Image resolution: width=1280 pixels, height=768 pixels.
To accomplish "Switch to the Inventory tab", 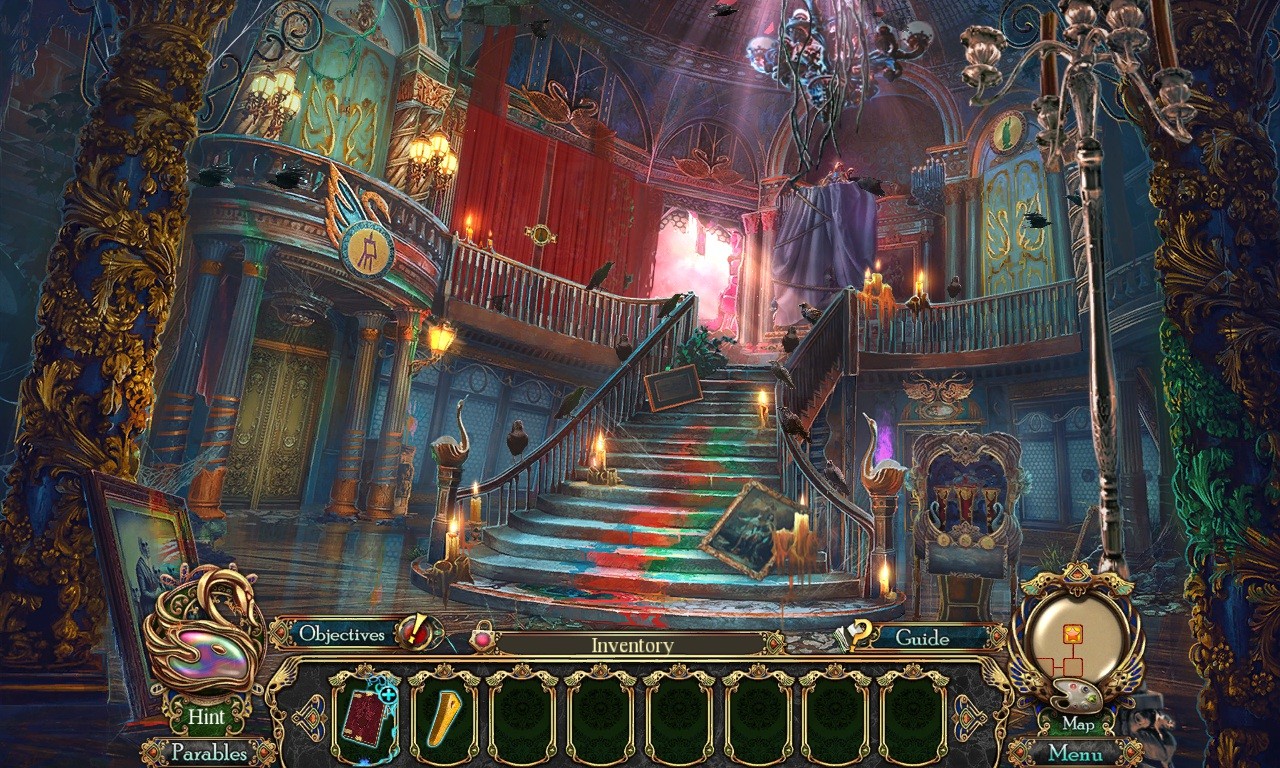I will point(631,645).
